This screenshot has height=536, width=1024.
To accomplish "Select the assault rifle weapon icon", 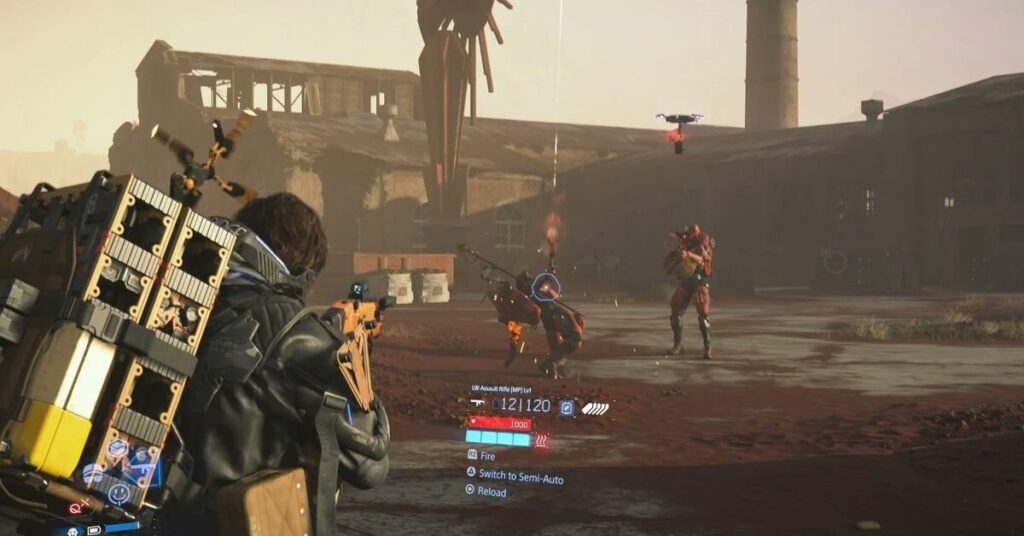I will coord(478,404).
